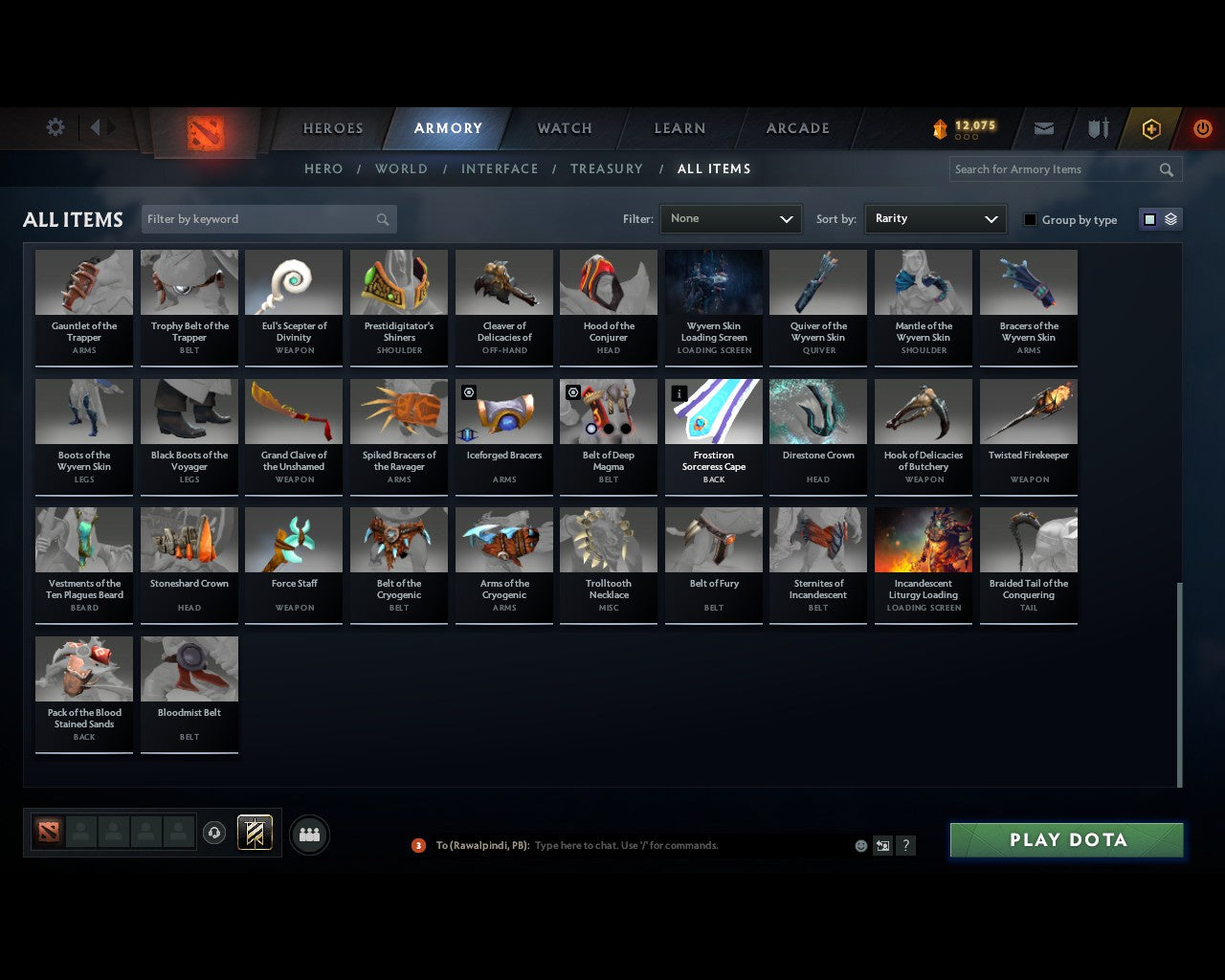The height and width of the screenshot is (980, 1225).
Task: Click the question mark help button near chat
Action: click(905, 845)
